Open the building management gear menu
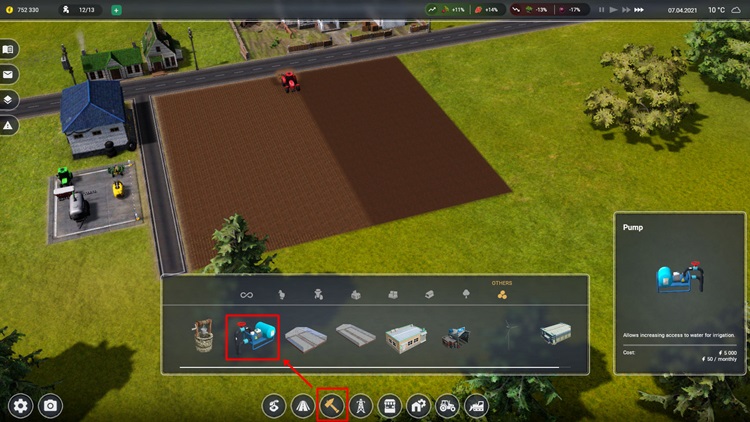This screenshot has height=422, width=750. coord(418,406)
